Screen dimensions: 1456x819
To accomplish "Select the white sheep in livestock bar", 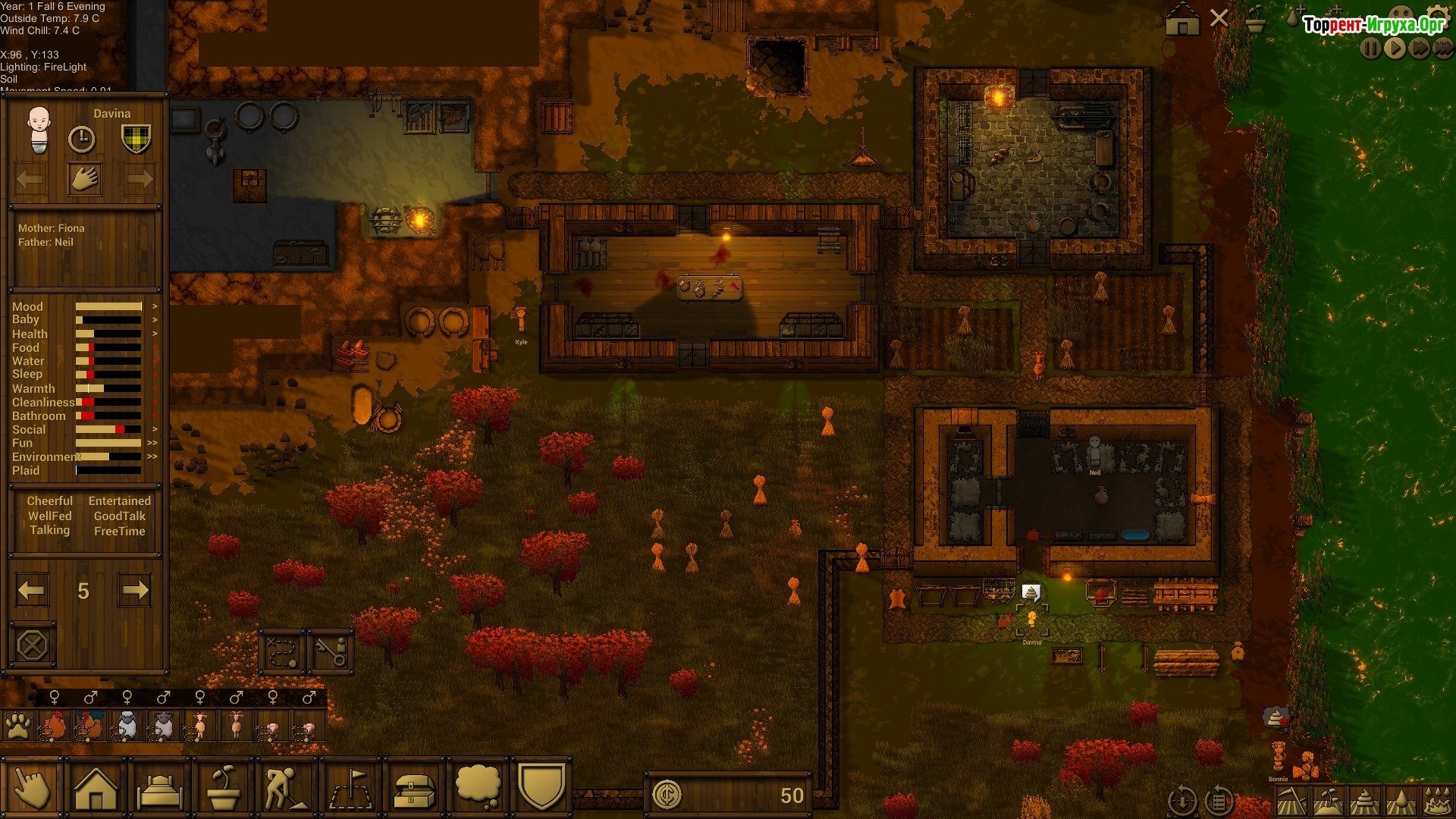I will (127, 726).
